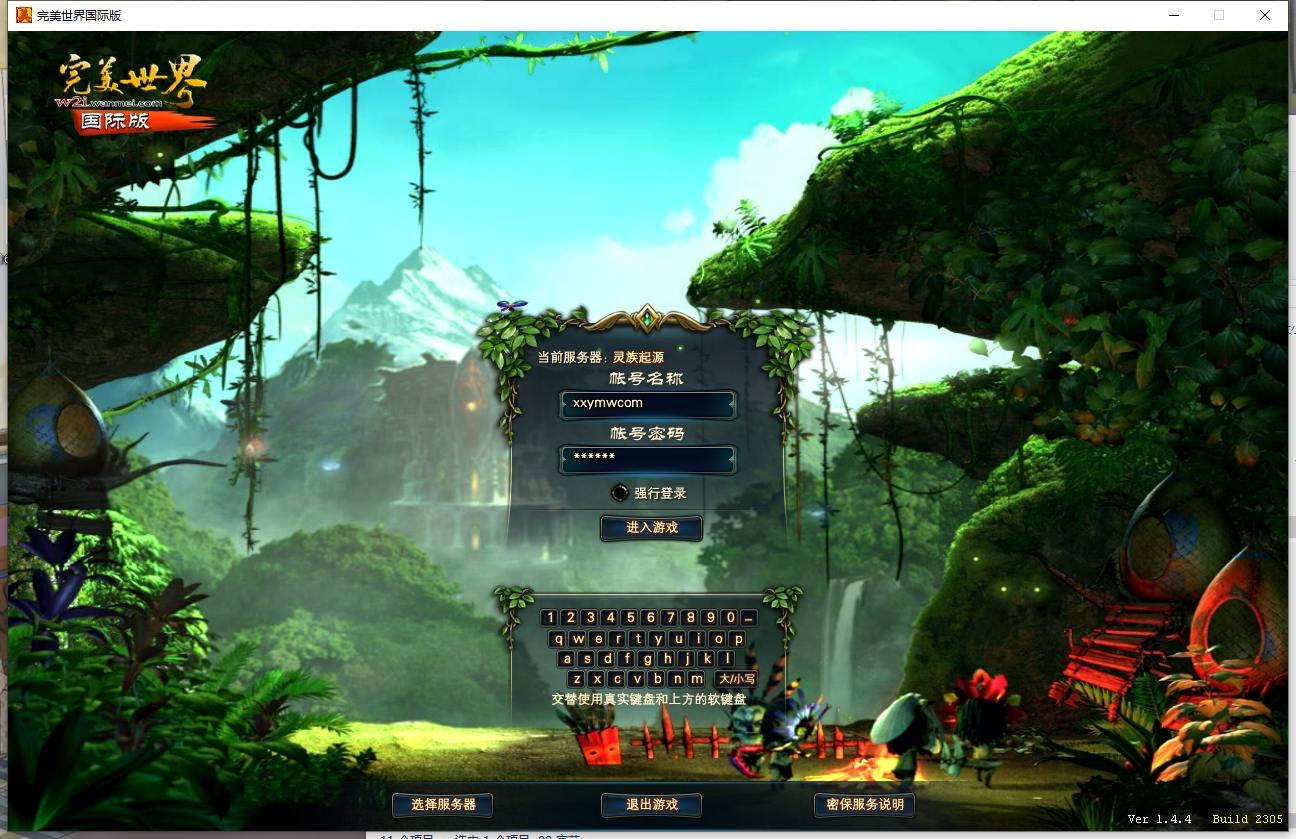Click the 帐号密码 password input field

point(648,460)
